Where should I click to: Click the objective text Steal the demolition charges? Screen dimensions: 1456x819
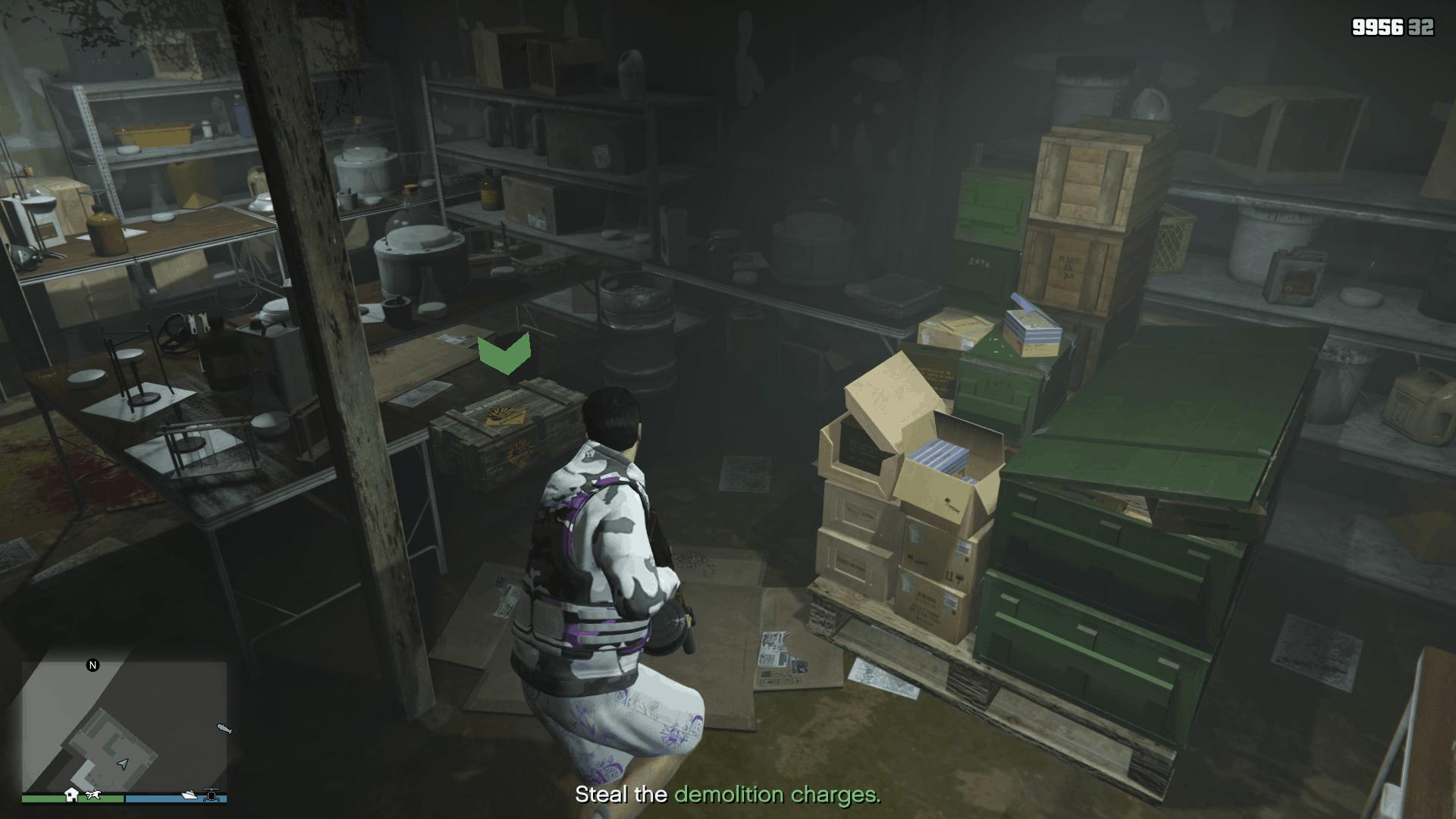(728, 796)
